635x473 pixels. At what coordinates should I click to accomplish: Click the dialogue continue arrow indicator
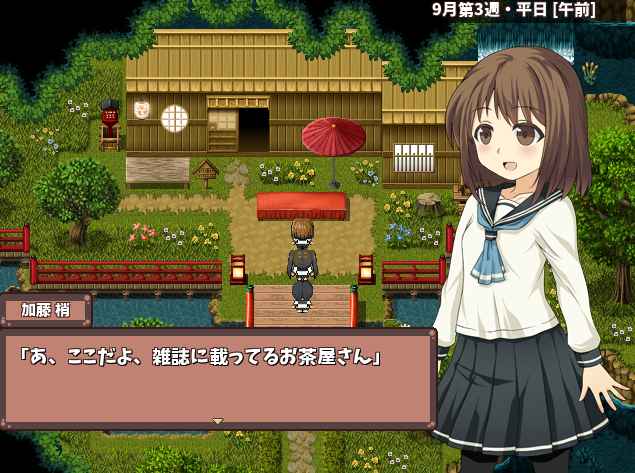[x=218, y=421]
